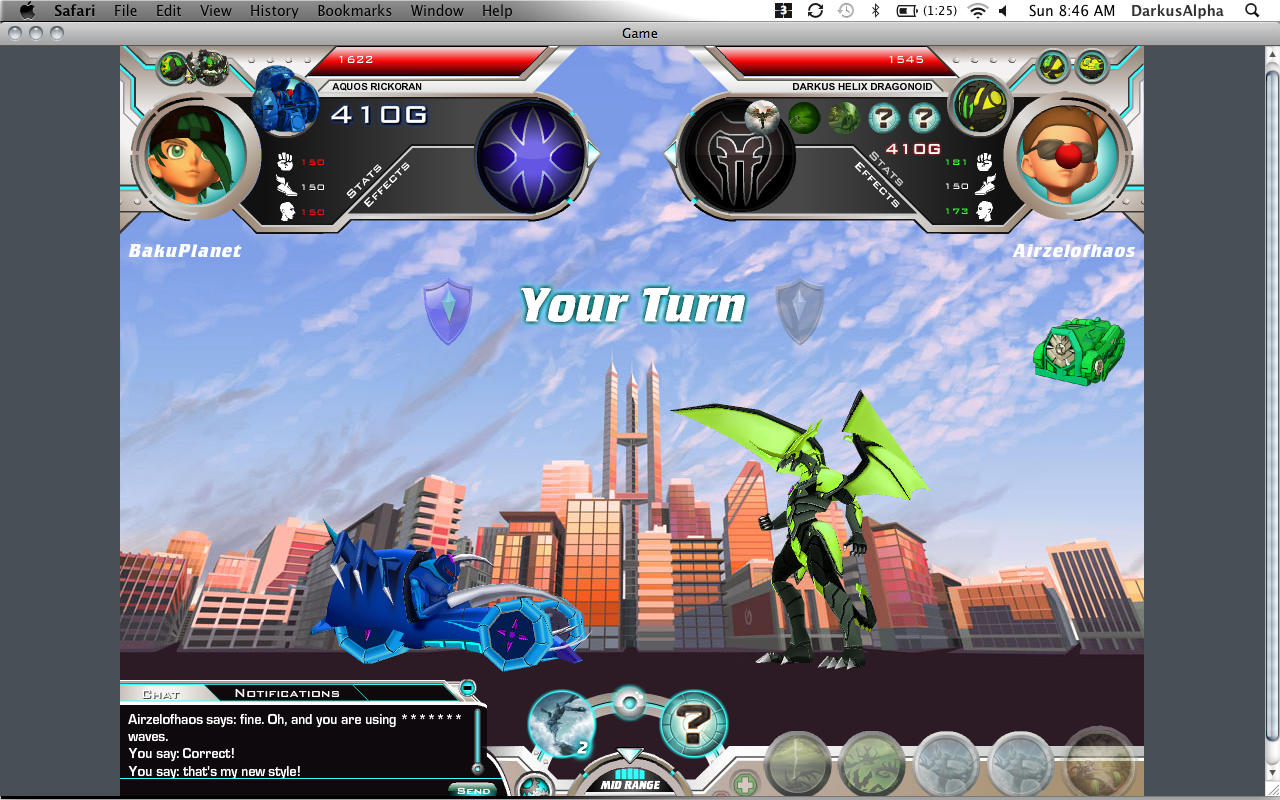
Task: Click the green plus icon
Action: click(743, 784)
